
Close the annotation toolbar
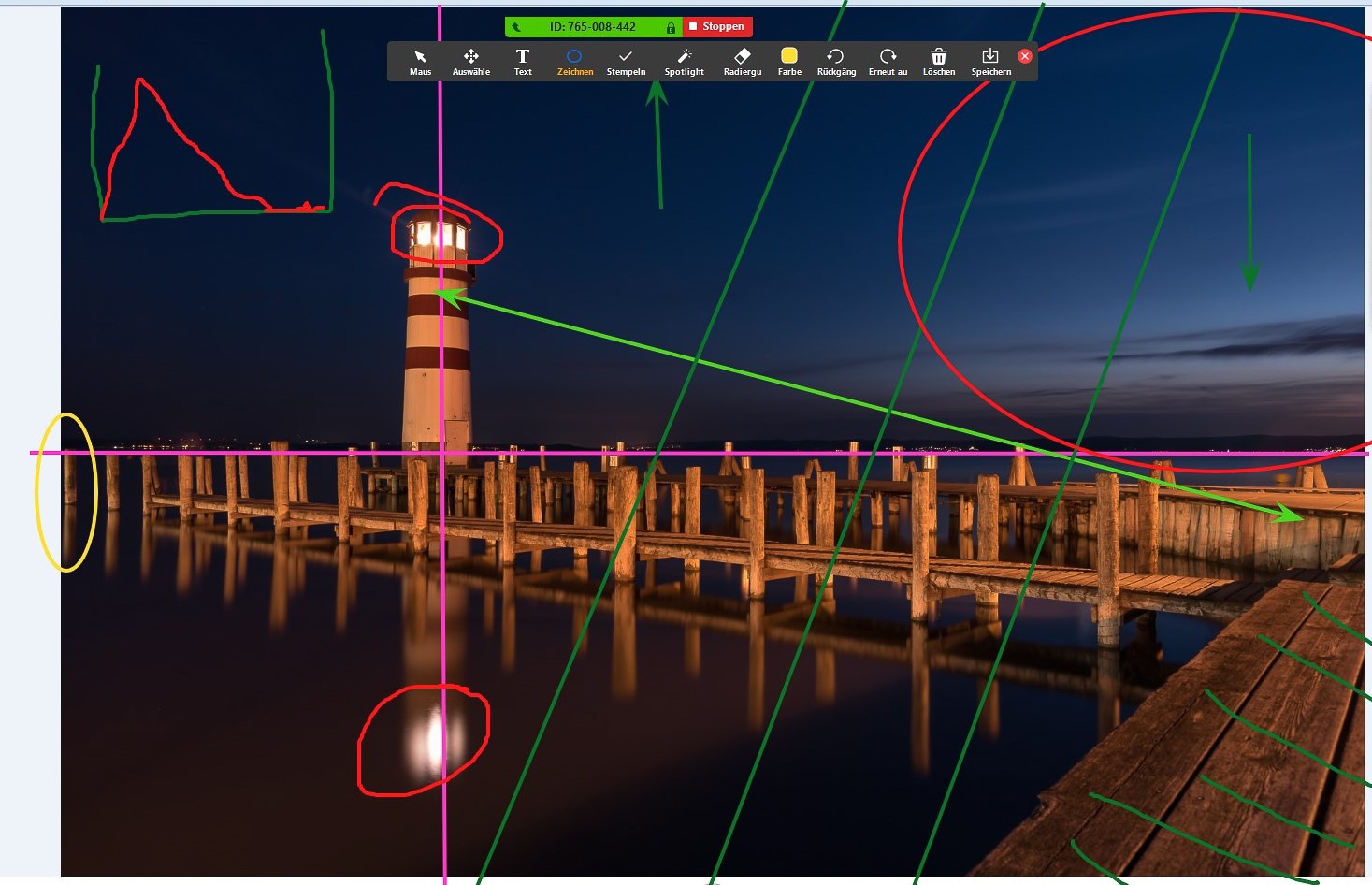point(1025,56)
